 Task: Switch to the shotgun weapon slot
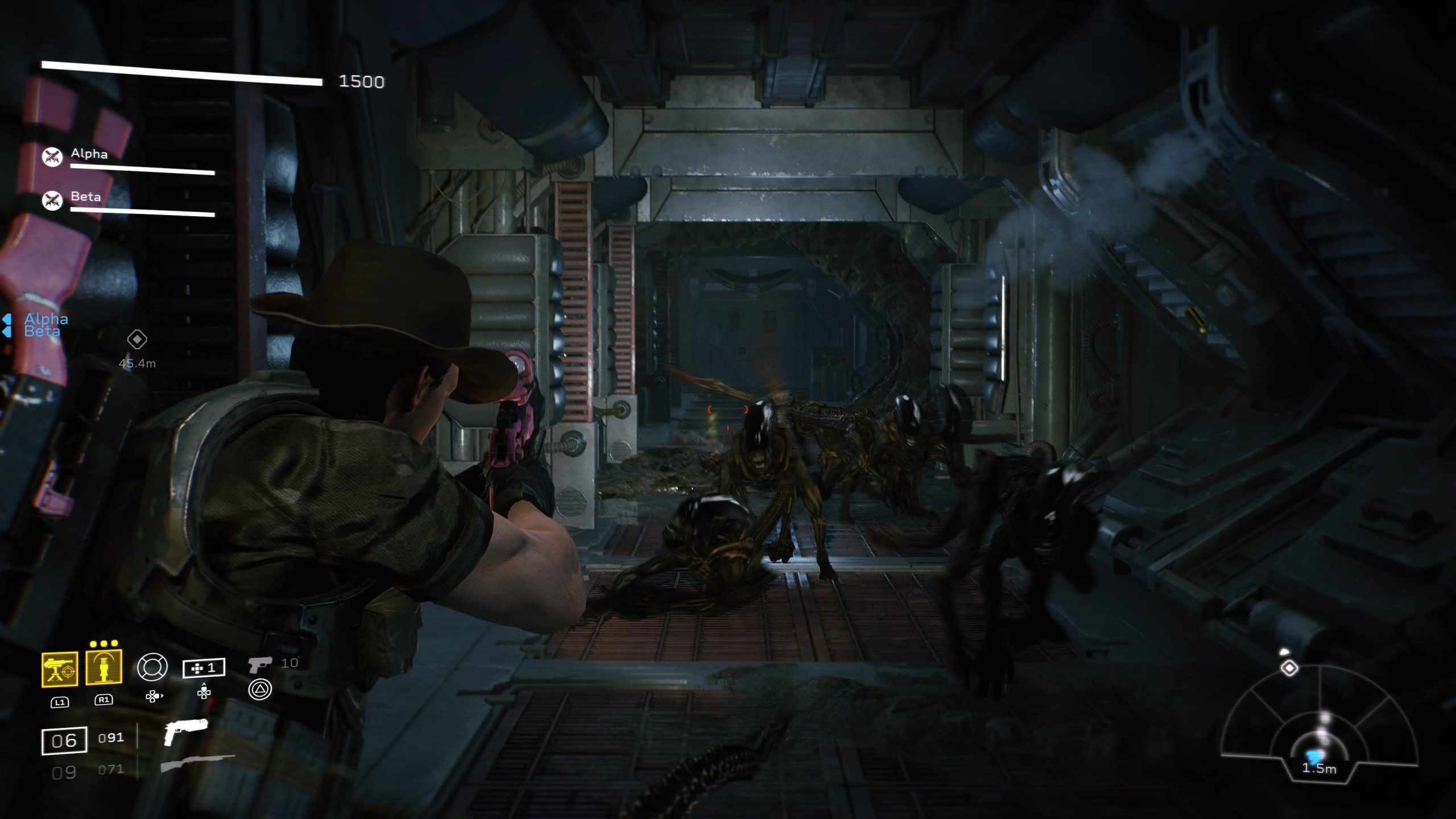click(x=197, y=763)
